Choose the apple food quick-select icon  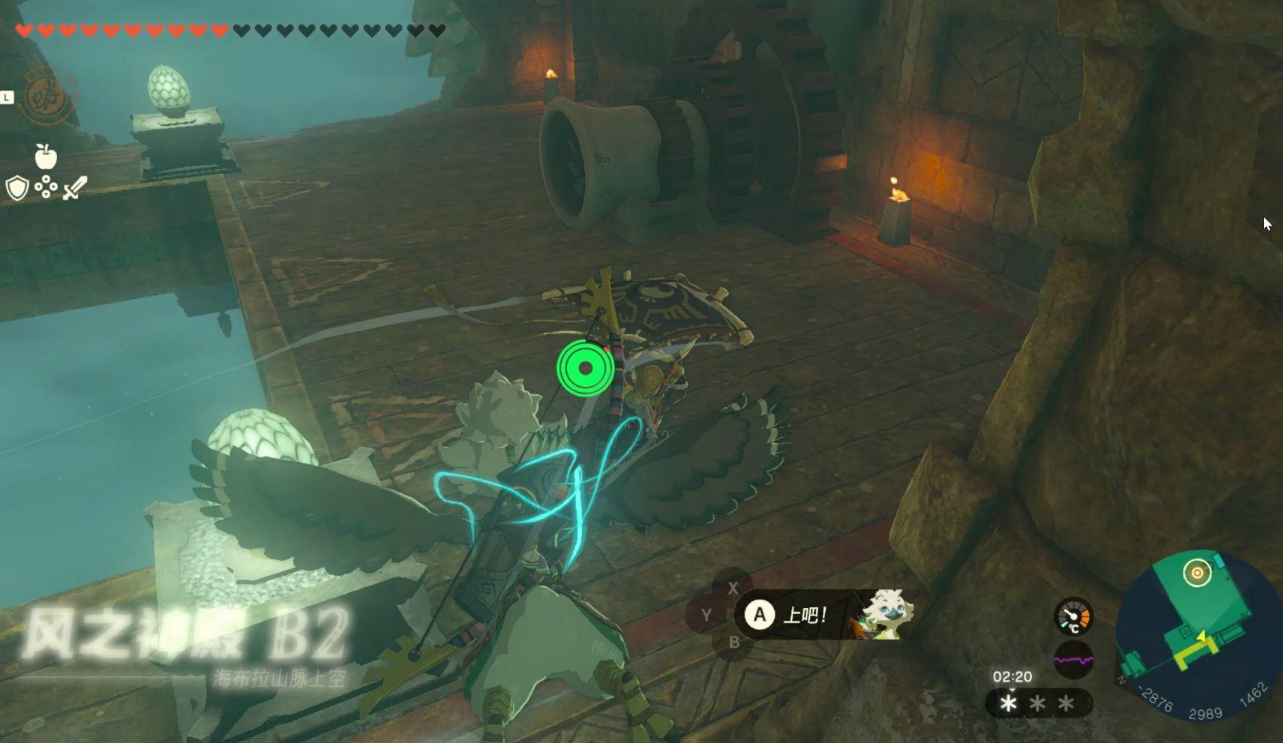[x=46, y=156]
